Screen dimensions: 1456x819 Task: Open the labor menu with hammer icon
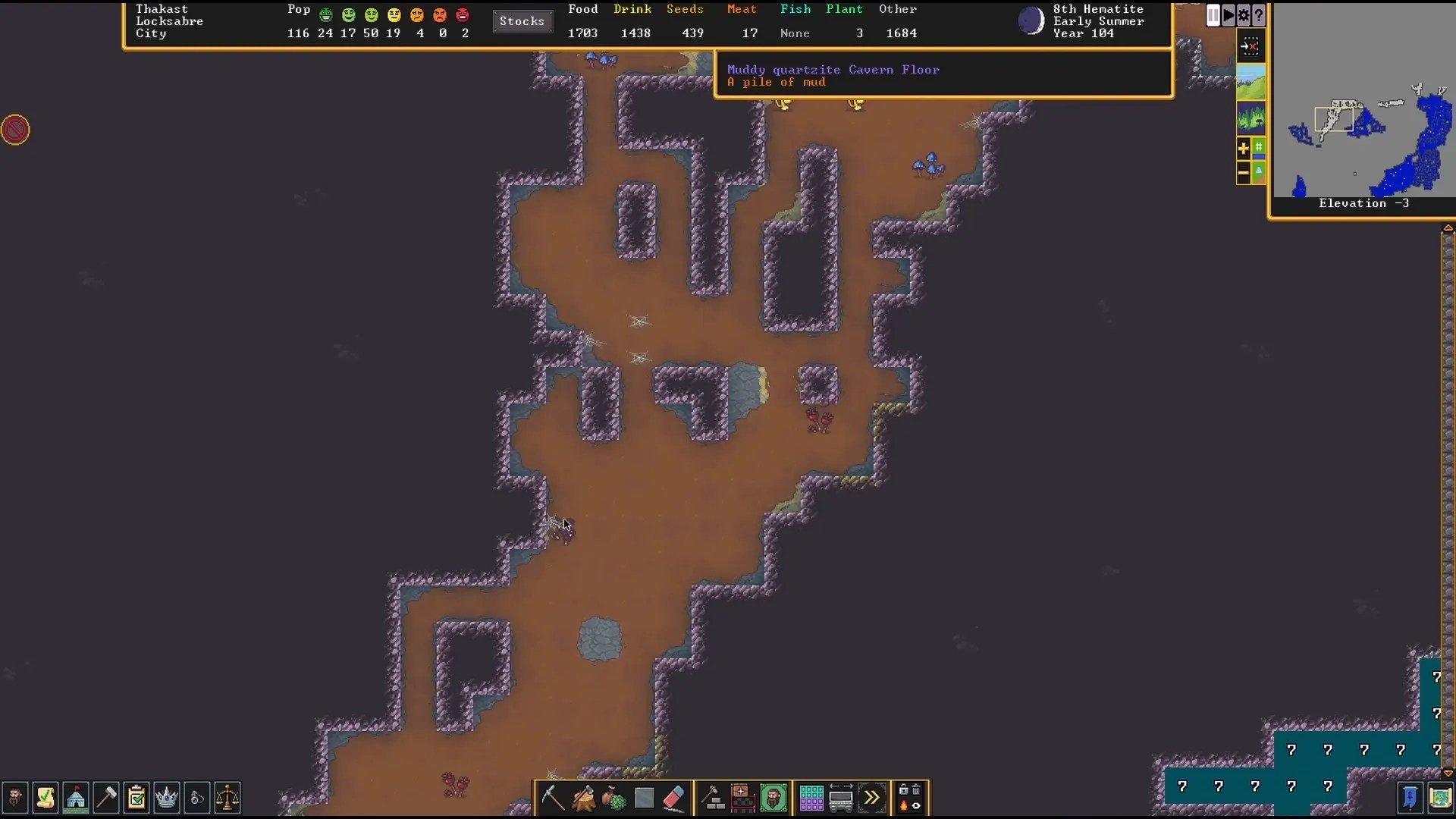click(x=105, y=797)
